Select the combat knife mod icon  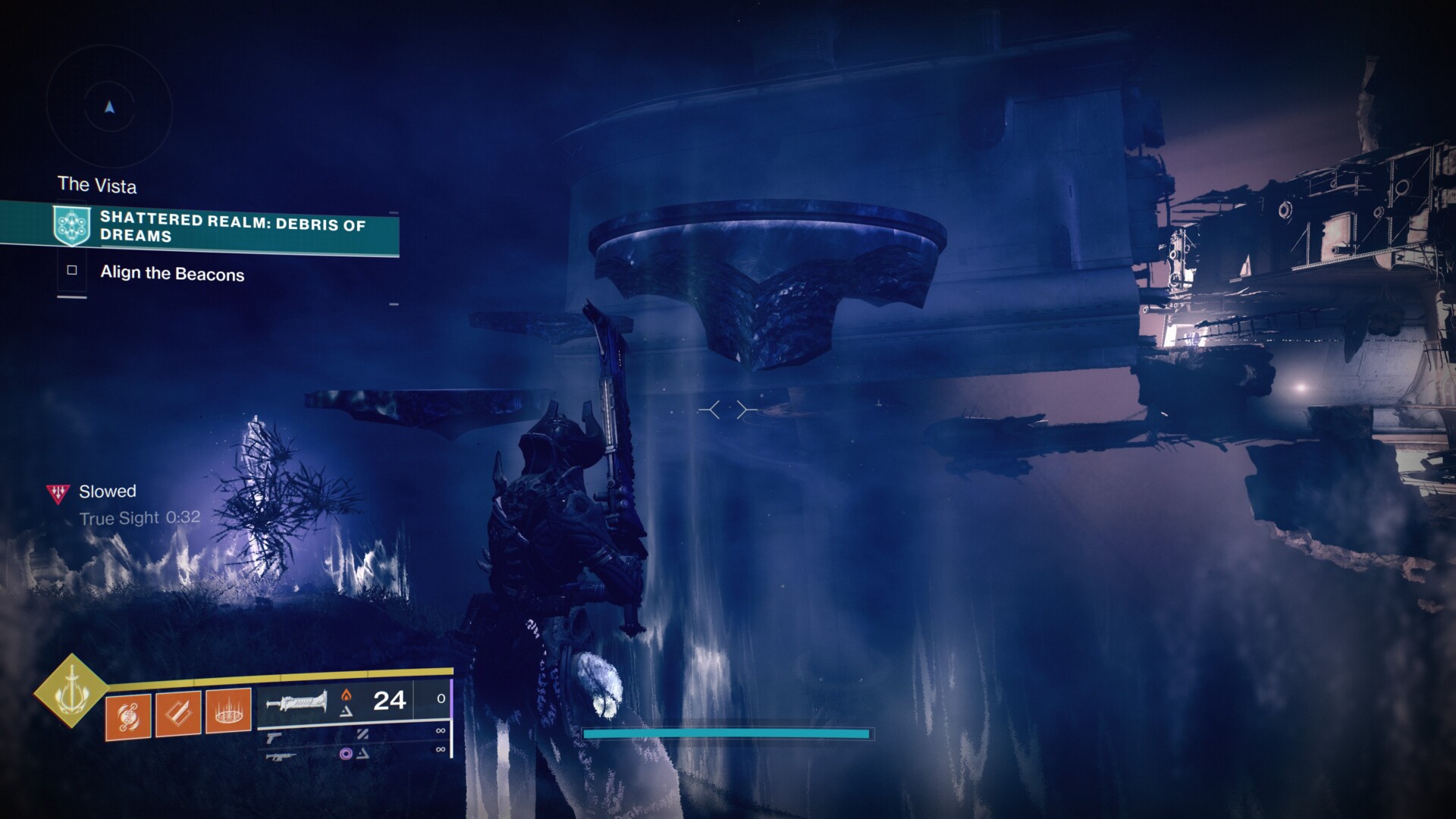pos(177,716)
